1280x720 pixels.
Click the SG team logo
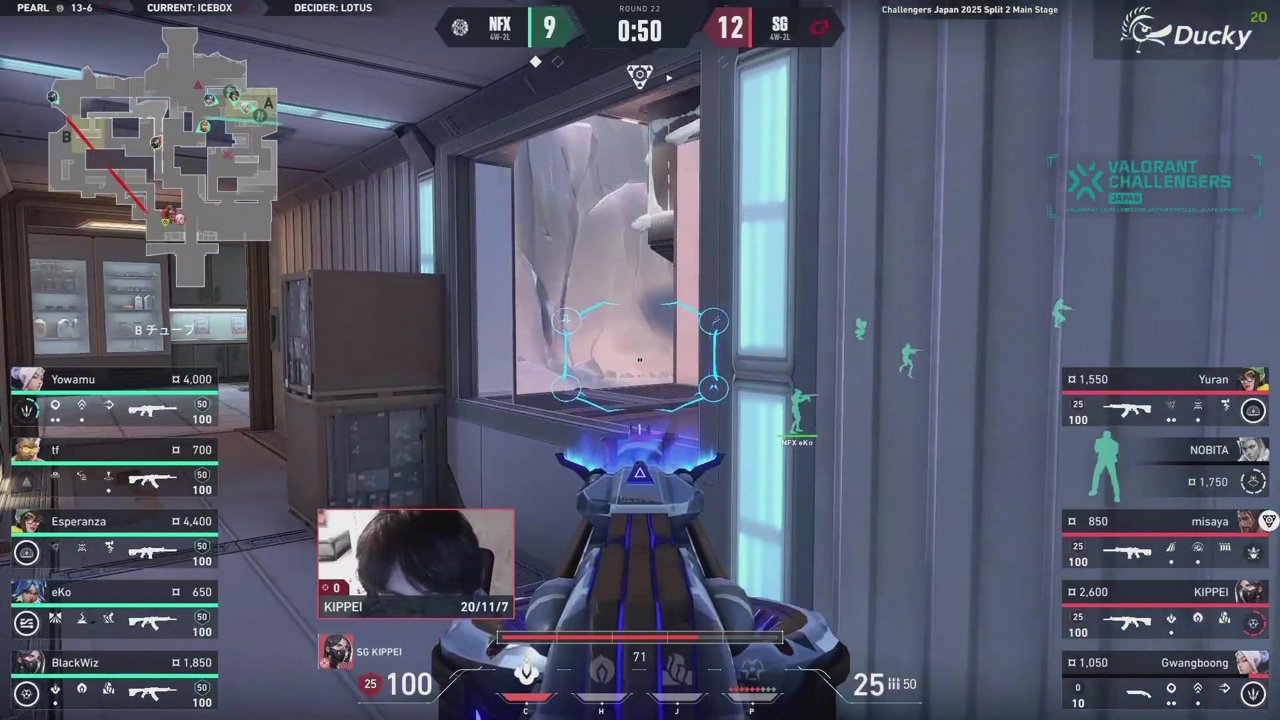pyautogui.click(x=820, y=28)
